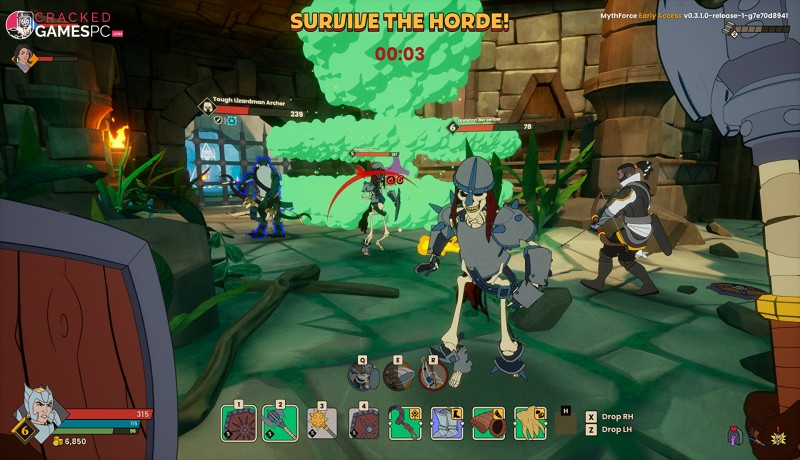Activate the shield bash ability icon

[x=364, y=375]
